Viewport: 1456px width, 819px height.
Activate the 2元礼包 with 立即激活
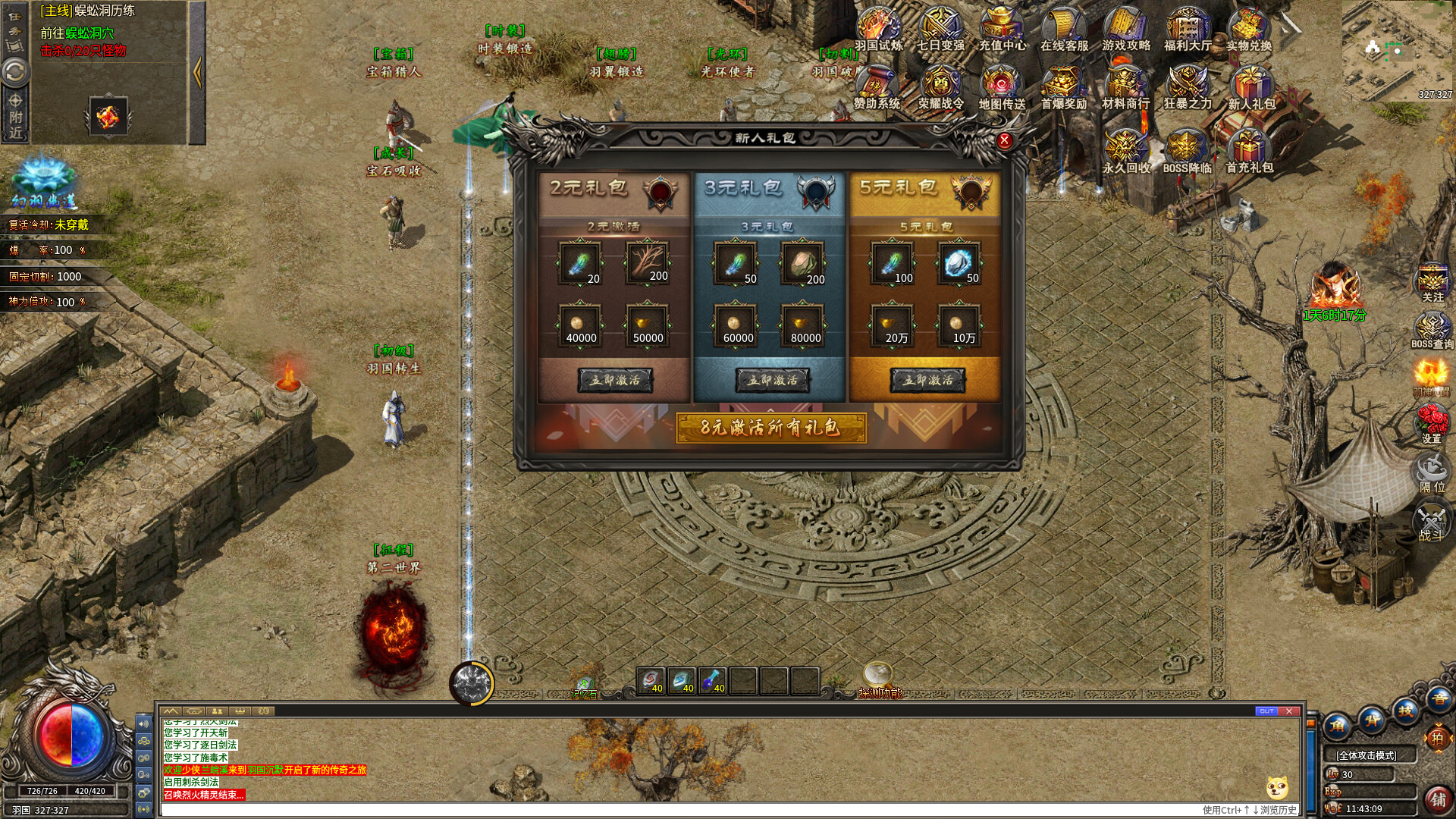(615, 380)
